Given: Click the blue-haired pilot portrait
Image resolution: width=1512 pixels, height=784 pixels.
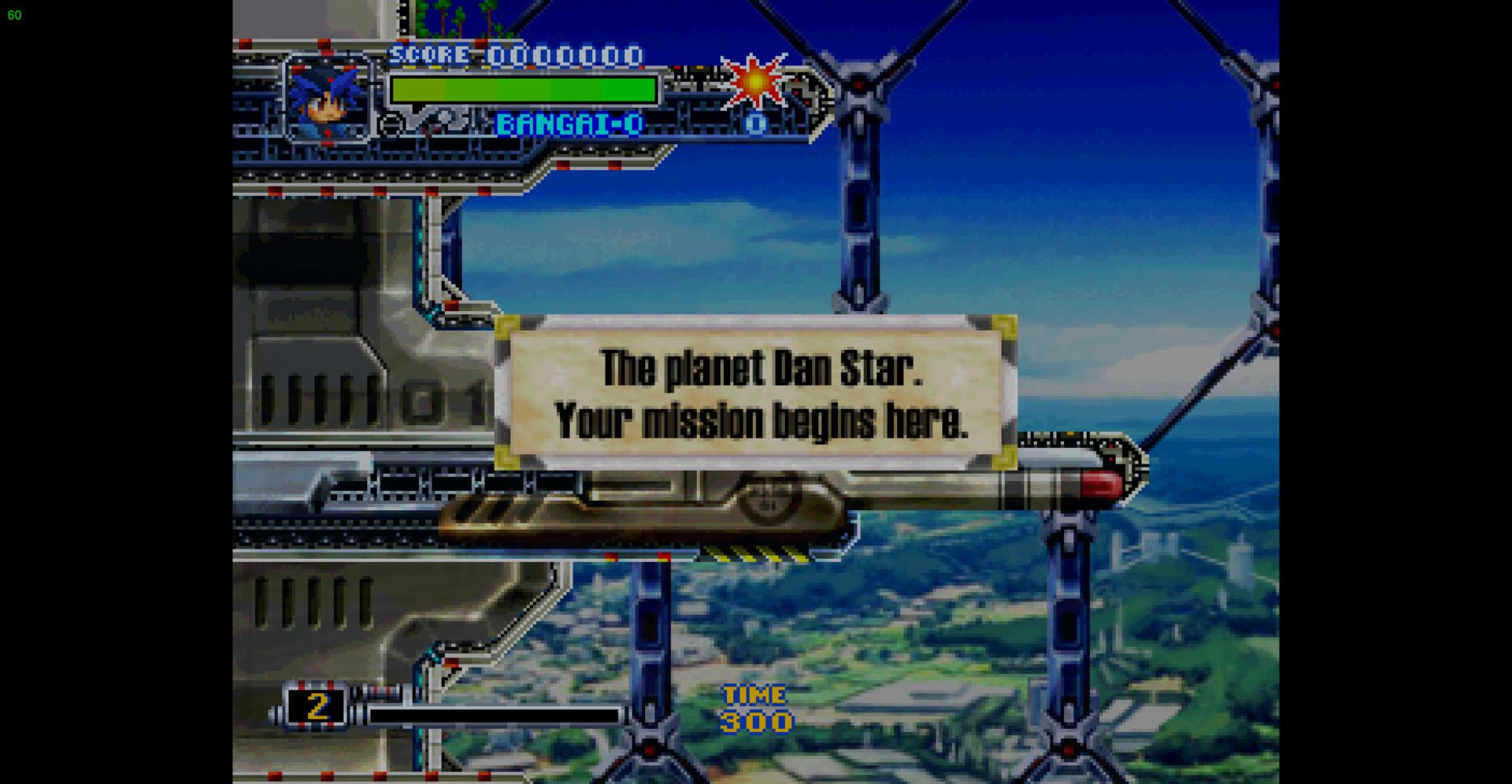Looking at the screenshot, I should [x=328, y=99].
